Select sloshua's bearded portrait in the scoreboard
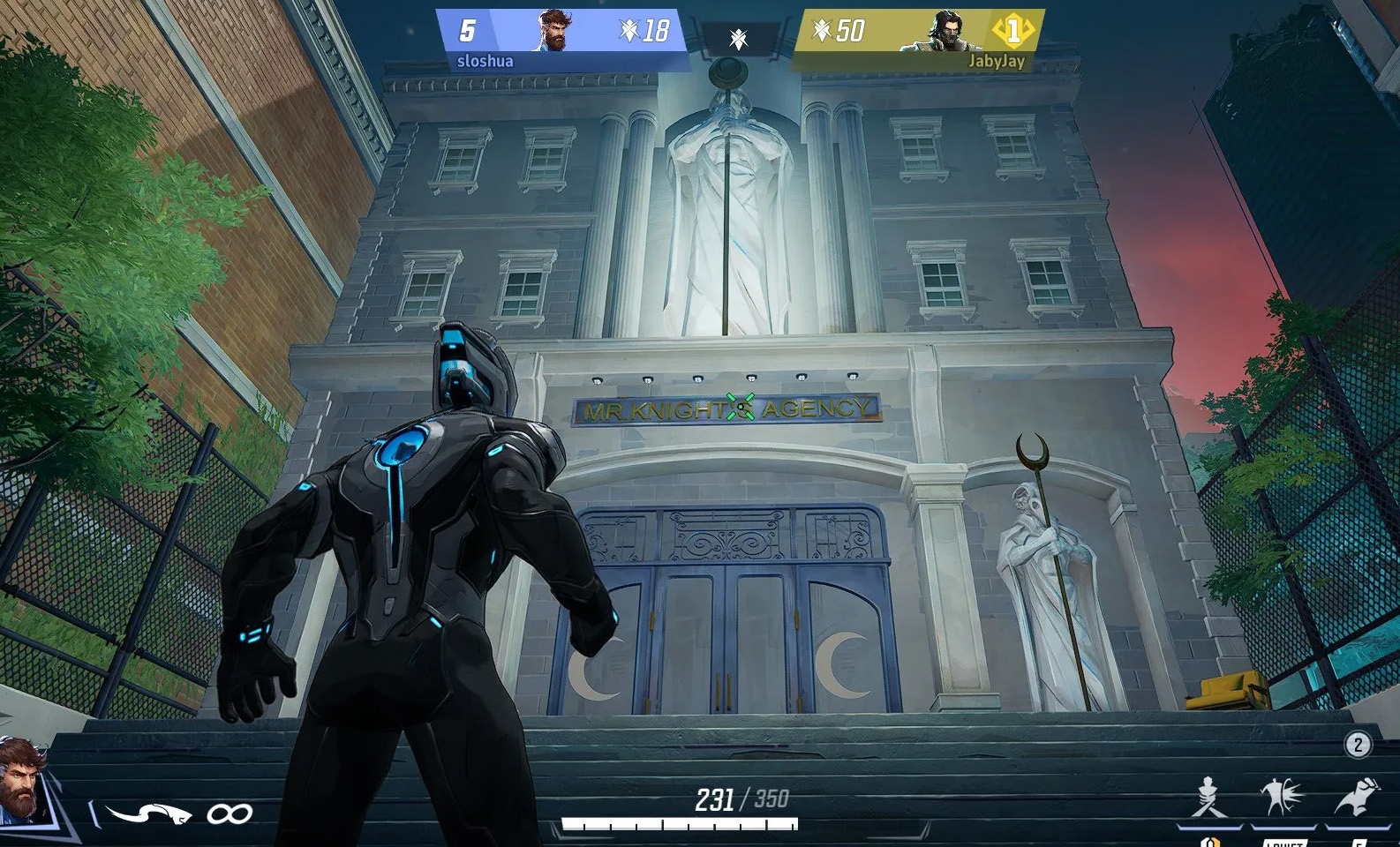Image resolution: width=1400 pixels, height=847 pixels. 555,31
